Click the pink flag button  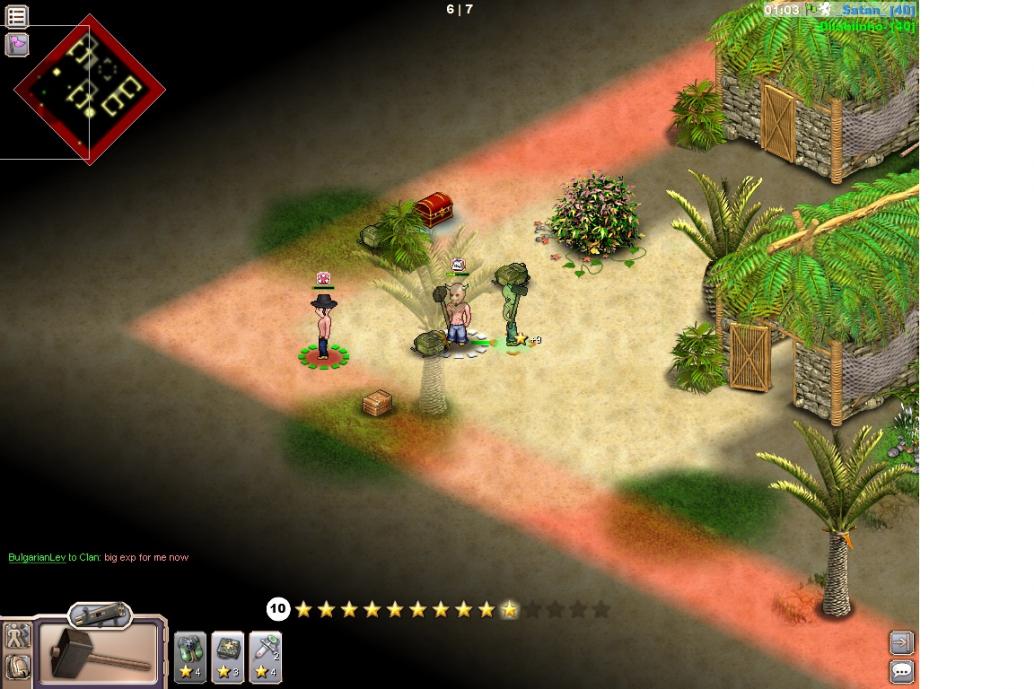(x=17, y=44)
